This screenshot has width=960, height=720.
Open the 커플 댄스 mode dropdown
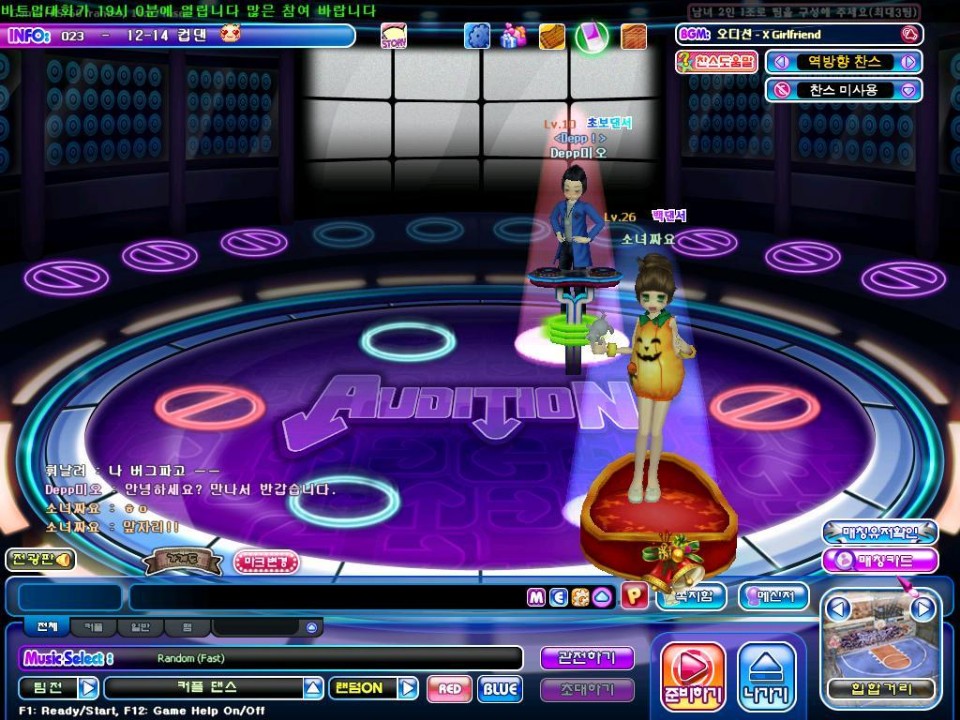[314, 688]
